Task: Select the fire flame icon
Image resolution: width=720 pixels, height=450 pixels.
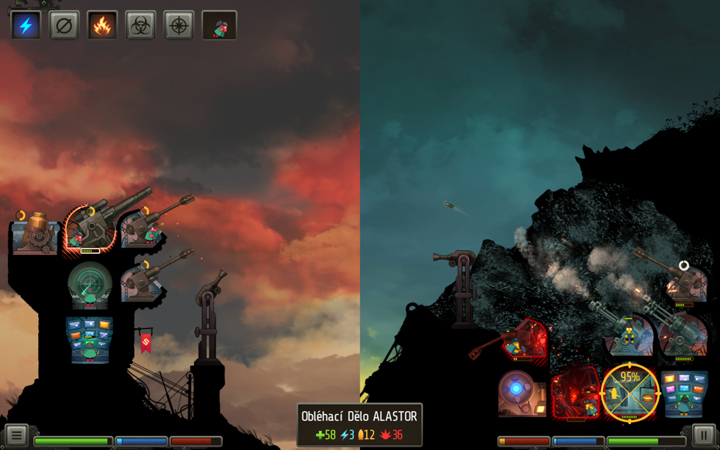Action: (x=102, y=24)
